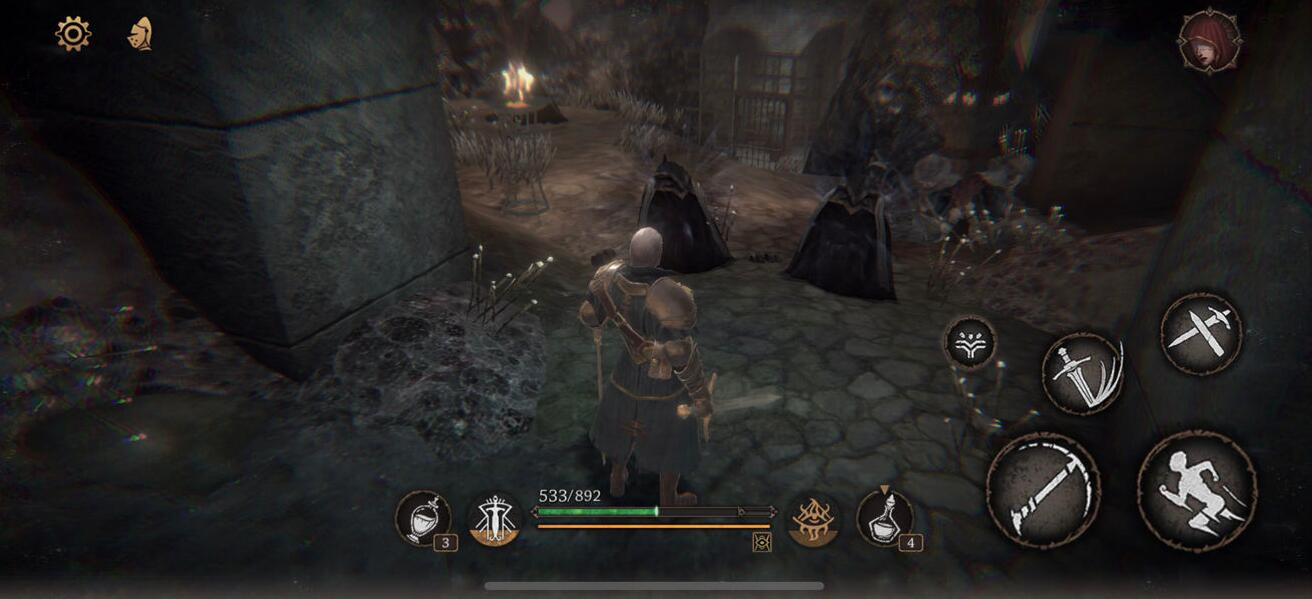
Task: Drink the flask potion with 4 charges
Action: tap(884, 518)
